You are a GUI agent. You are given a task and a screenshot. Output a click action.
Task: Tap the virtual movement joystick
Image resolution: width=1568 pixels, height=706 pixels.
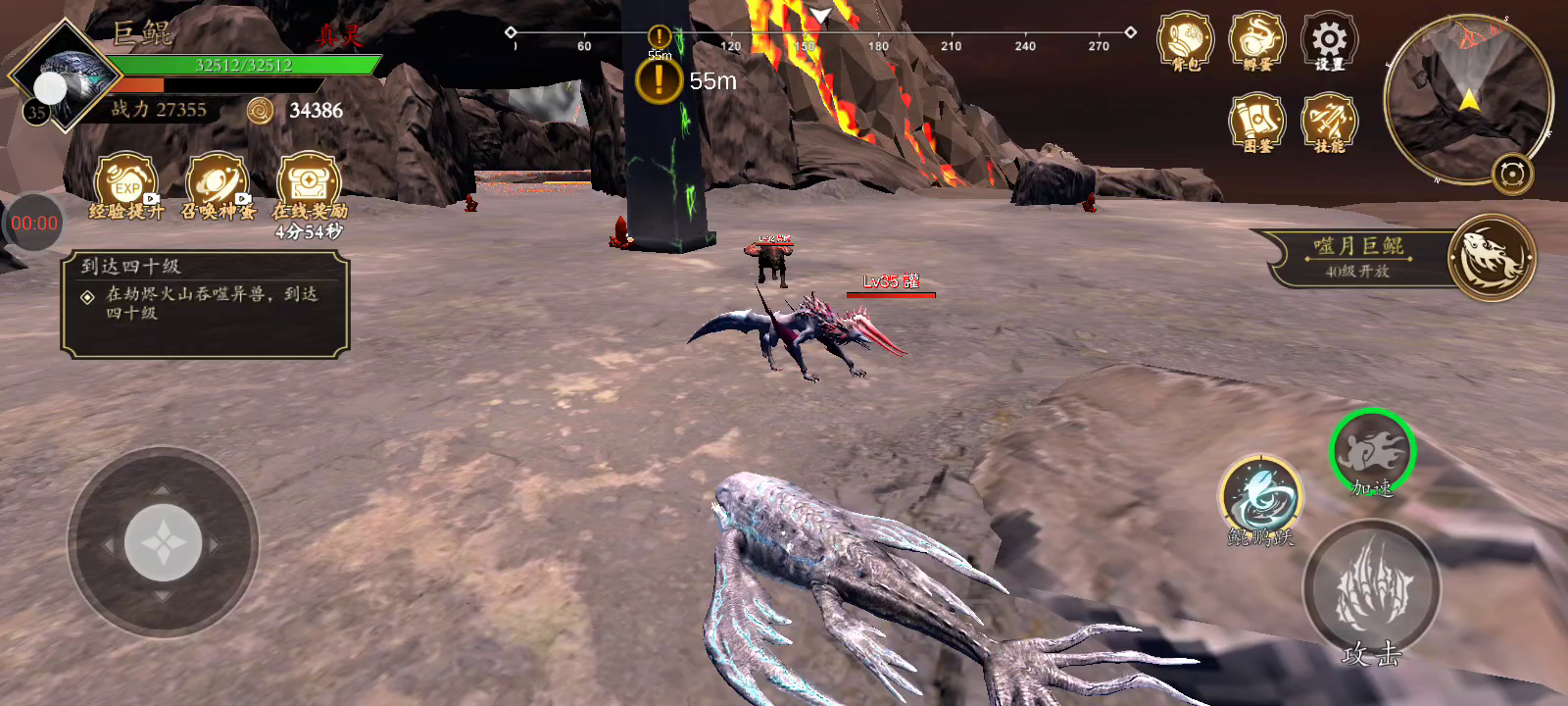(163, 542)
